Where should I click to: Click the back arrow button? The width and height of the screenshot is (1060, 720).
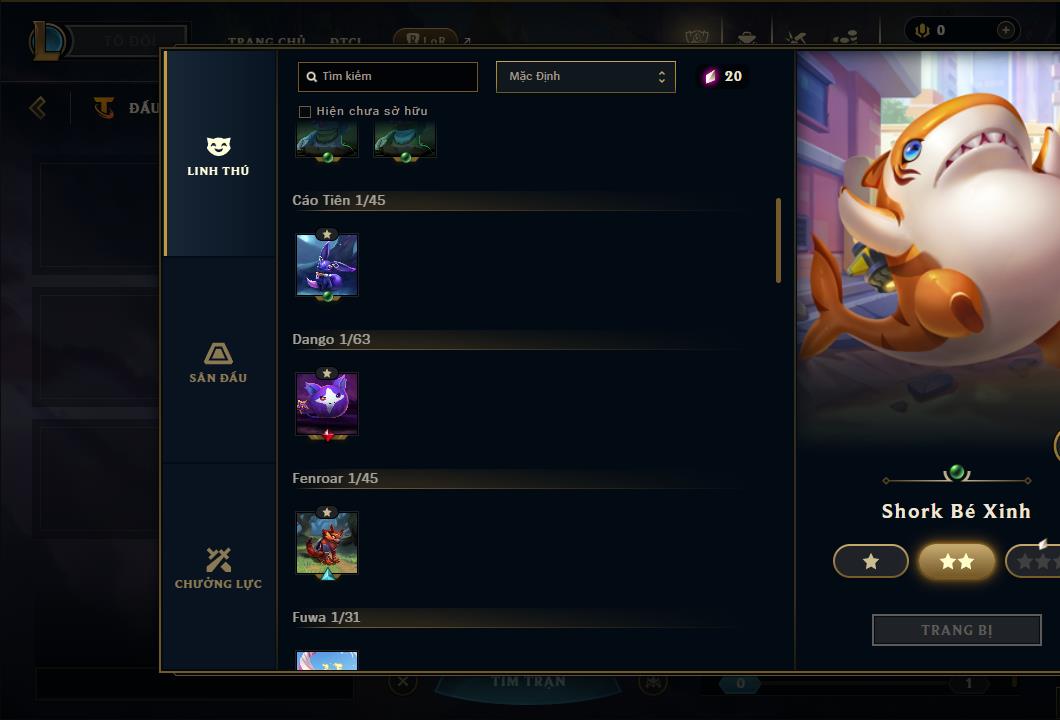[x=38, y=107]
